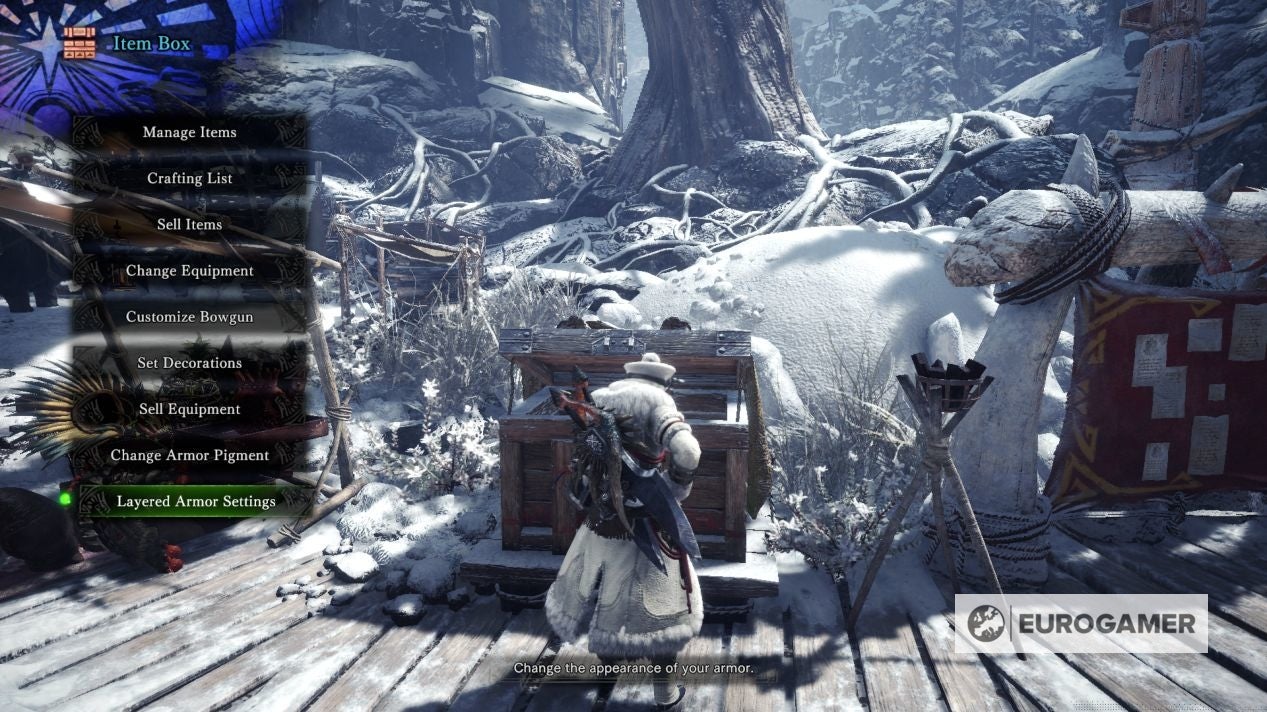The image size is (1267, 712).
Task: Open Change Armor Pigment
Action: [x=190, y=455]
